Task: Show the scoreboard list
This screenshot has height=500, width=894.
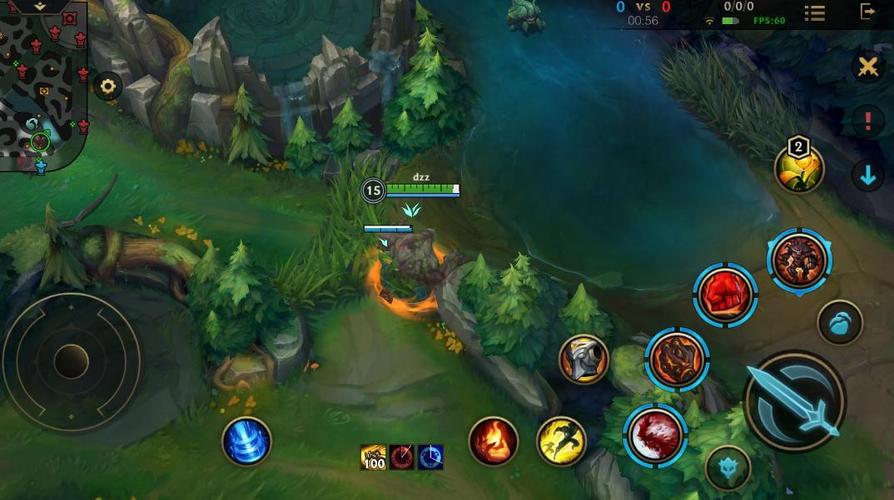Action: (x=815, y=13)
